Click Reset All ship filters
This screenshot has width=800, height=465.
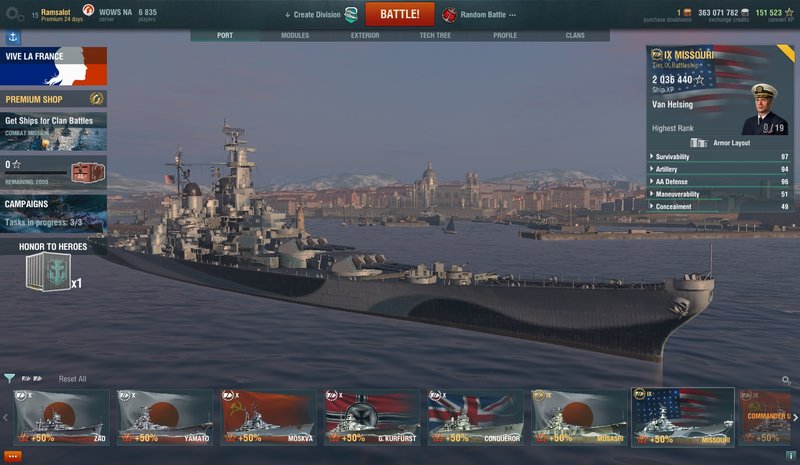click(72, 379)
